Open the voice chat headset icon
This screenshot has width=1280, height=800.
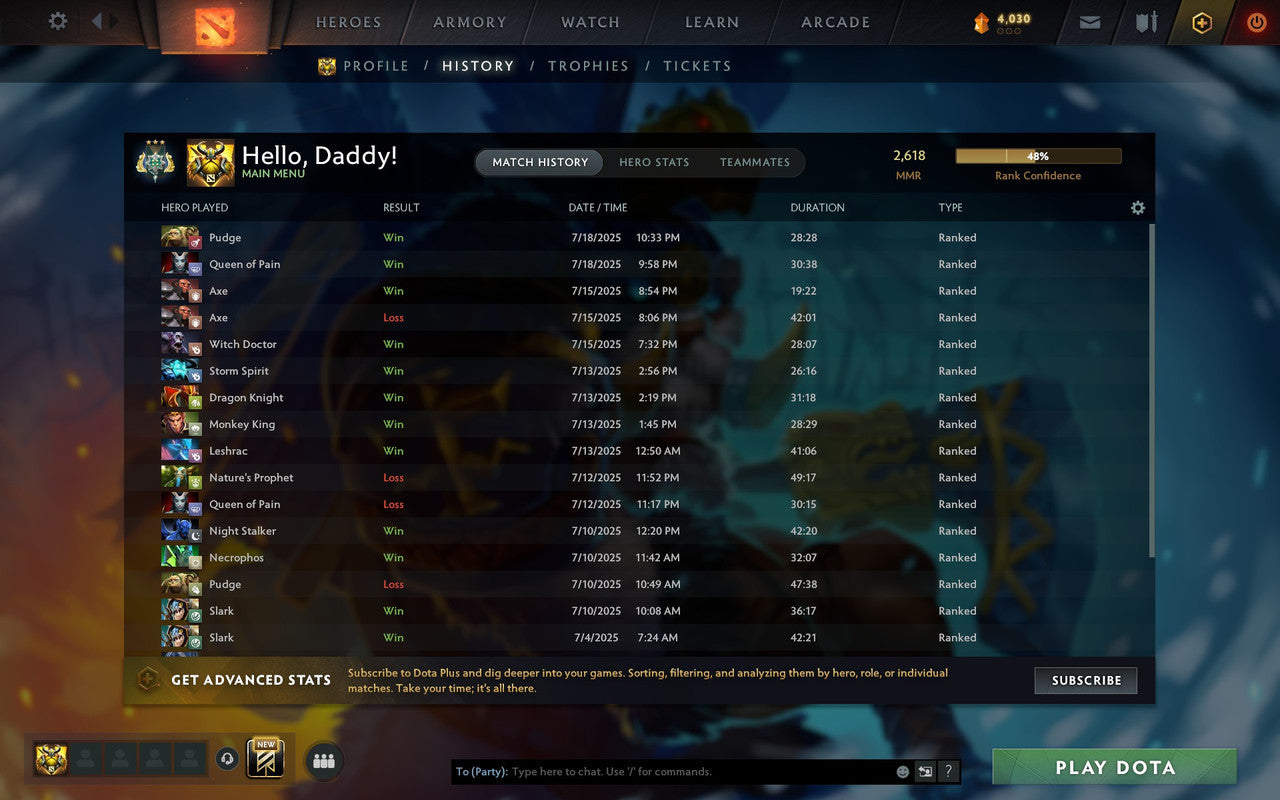click(x=227, y=759)
